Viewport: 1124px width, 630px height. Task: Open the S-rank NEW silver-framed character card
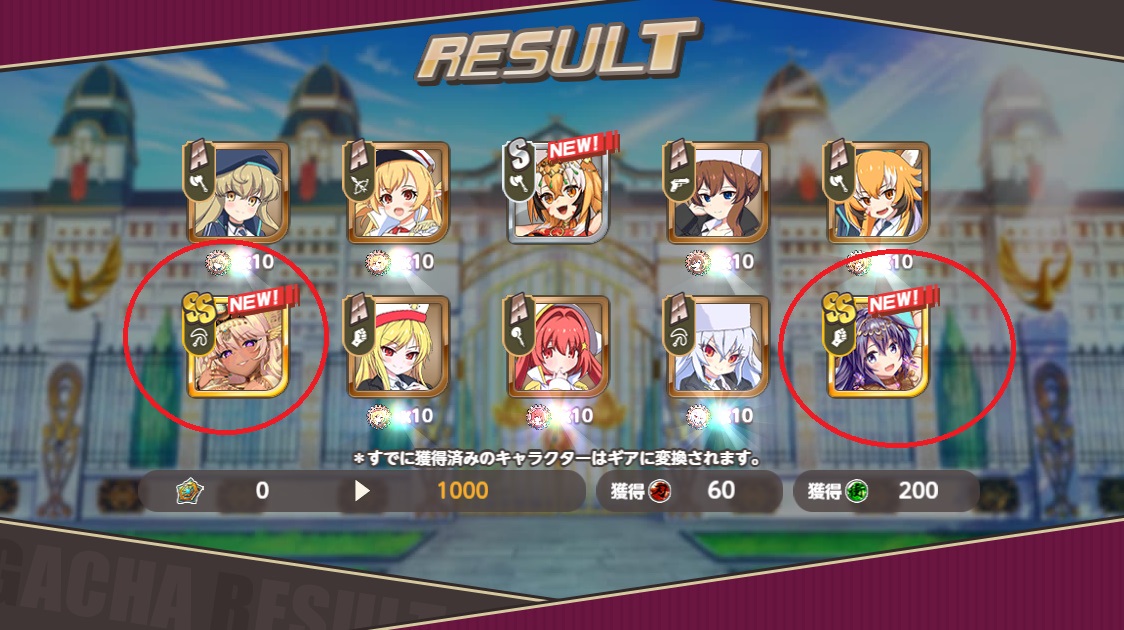click(x=558, y=192)
